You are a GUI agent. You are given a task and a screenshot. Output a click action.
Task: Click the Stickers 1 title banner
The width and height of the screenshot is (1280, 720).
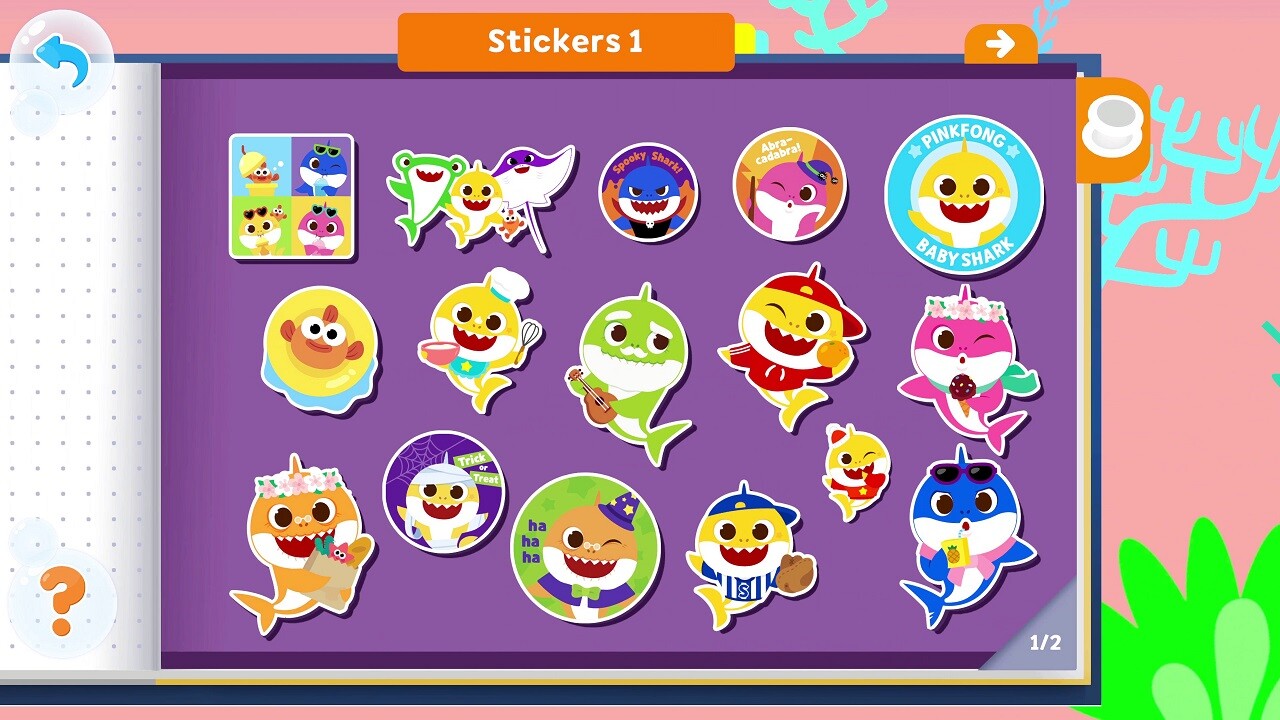[x=566, y=42]
